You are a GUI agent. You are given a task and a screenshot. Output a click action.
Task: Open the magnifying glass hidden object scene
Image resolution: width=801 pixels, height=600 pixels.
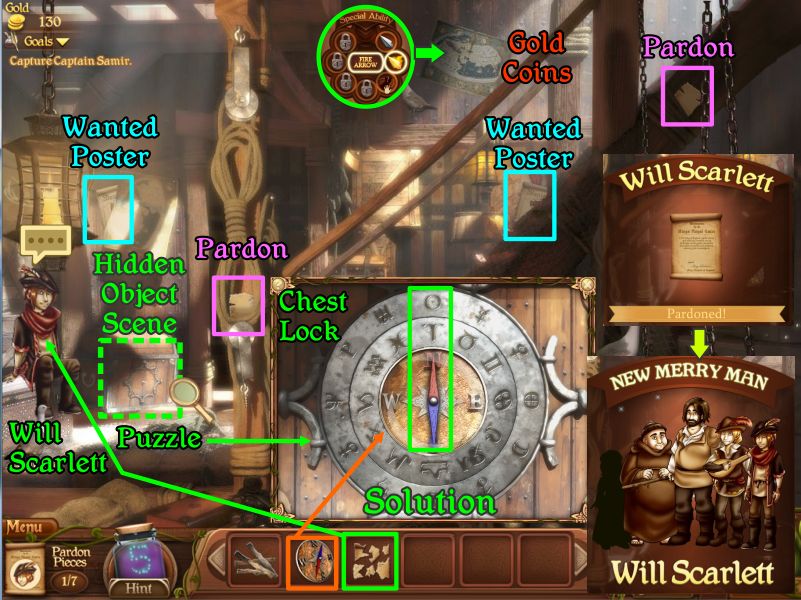click(x=184, y=395)
